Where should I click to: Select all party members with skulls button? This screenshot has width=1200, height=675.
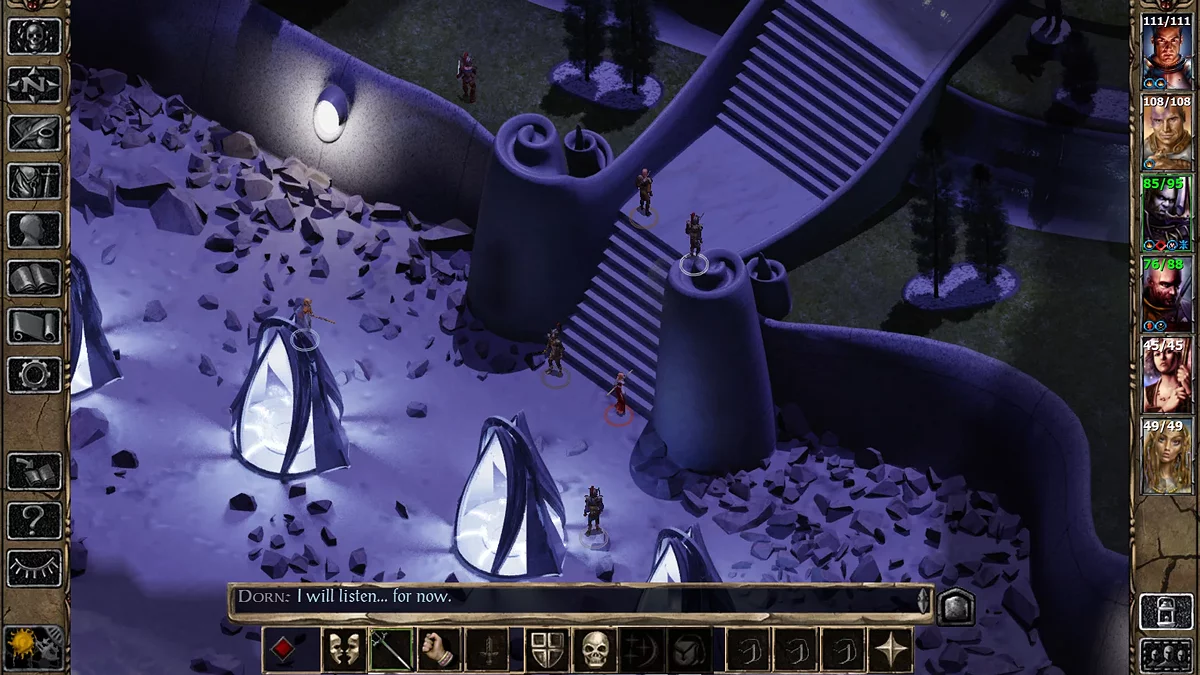click(x=1166, y=653)
